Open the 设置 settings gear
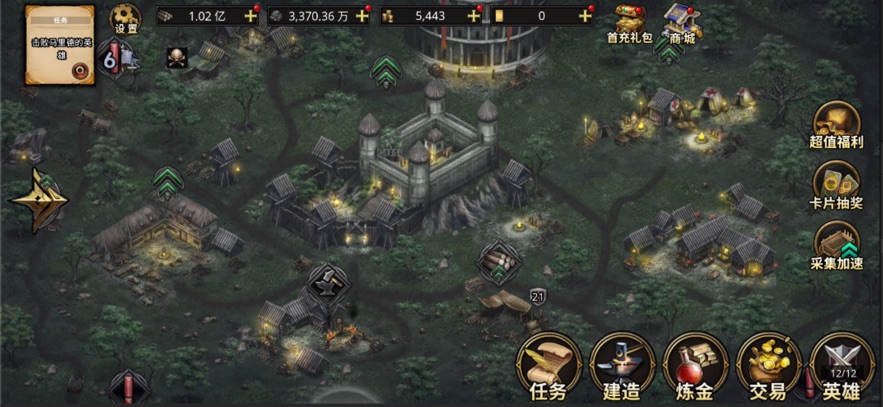The width and height of the screenshot is (883, 407). [x=126, y=19]
